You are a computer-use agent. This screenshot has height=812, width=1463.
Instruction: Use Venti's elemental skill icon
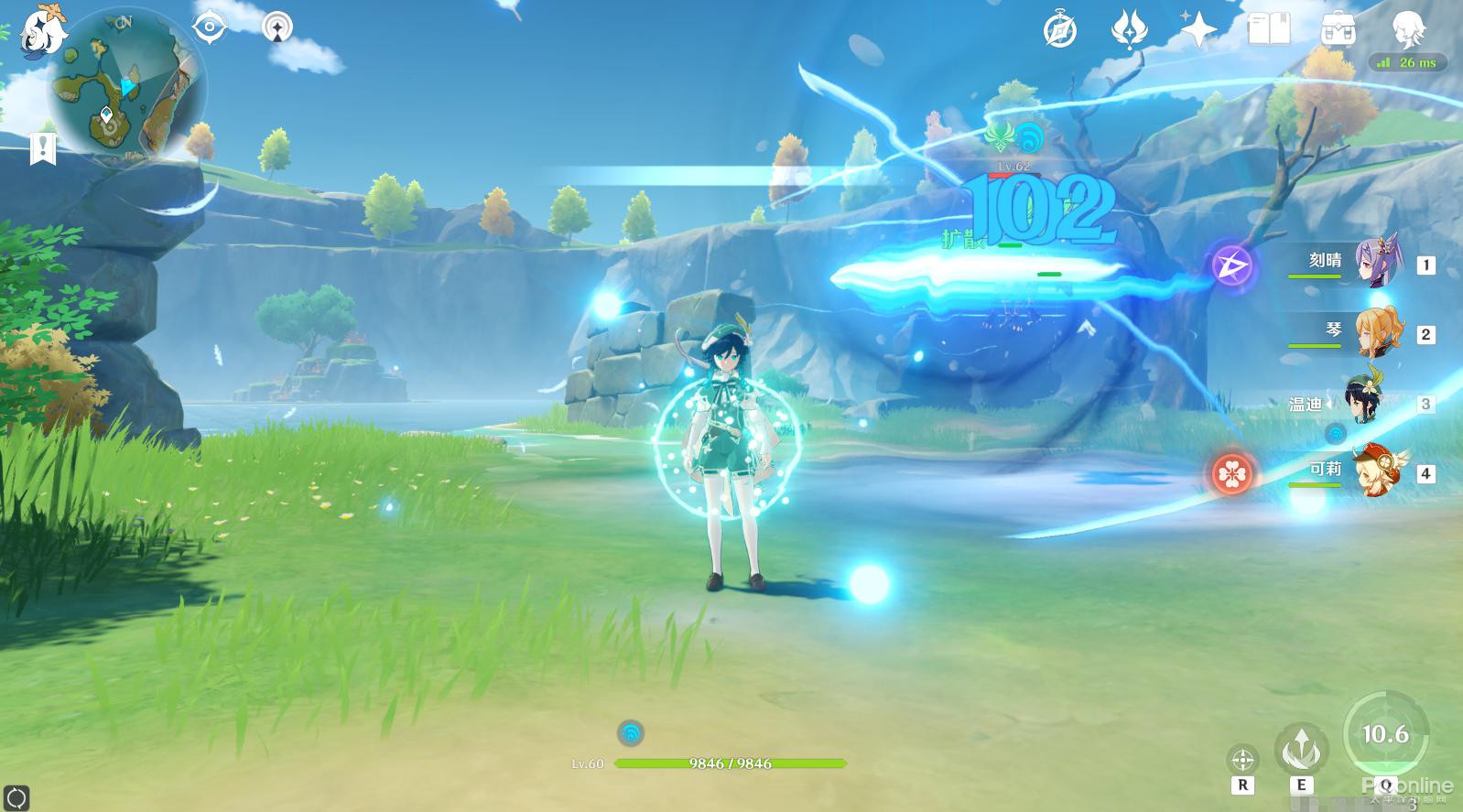(x=1300, y=747)
